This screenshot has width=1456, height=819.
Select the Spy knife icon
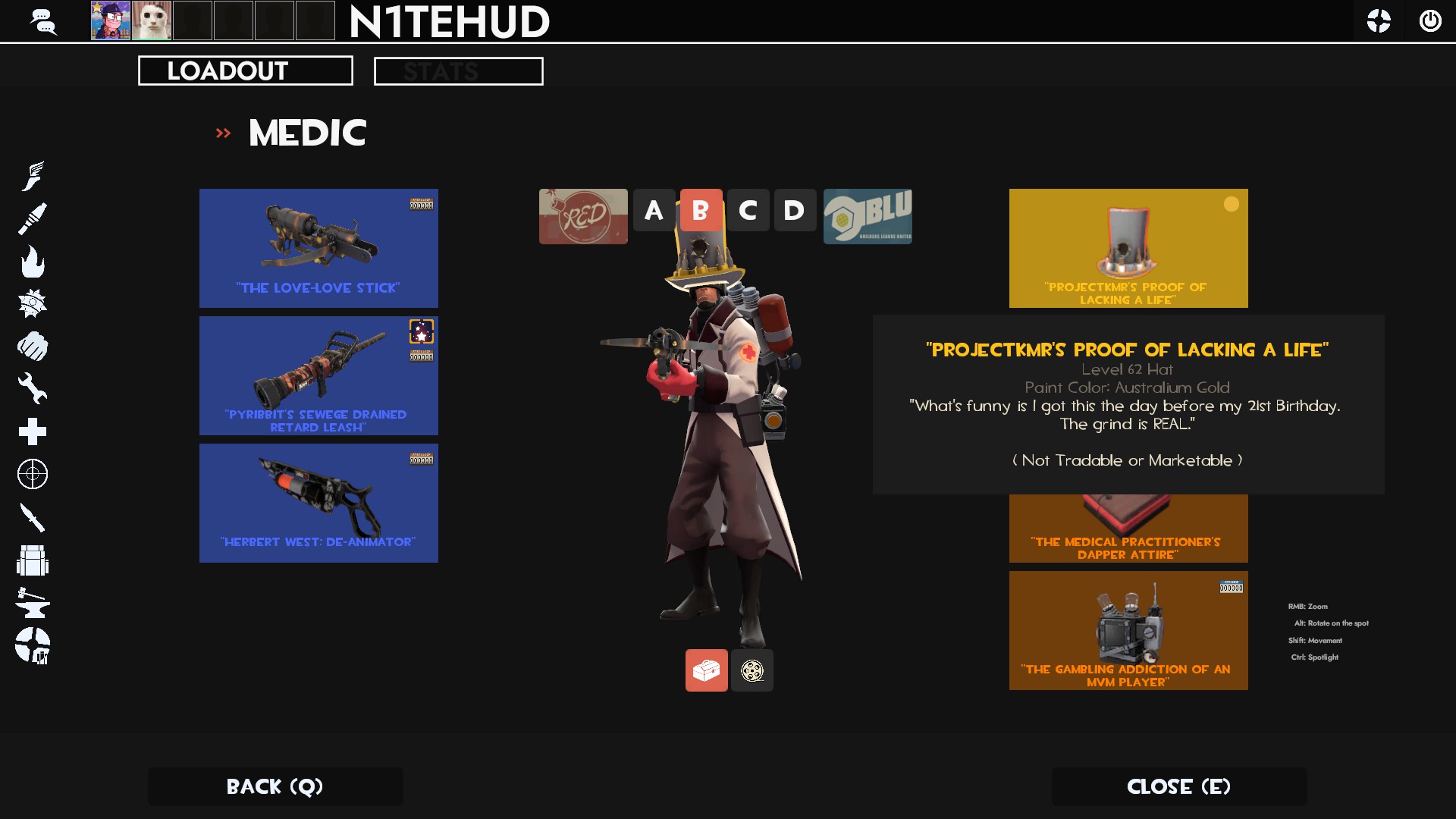[x=33, y=519]
